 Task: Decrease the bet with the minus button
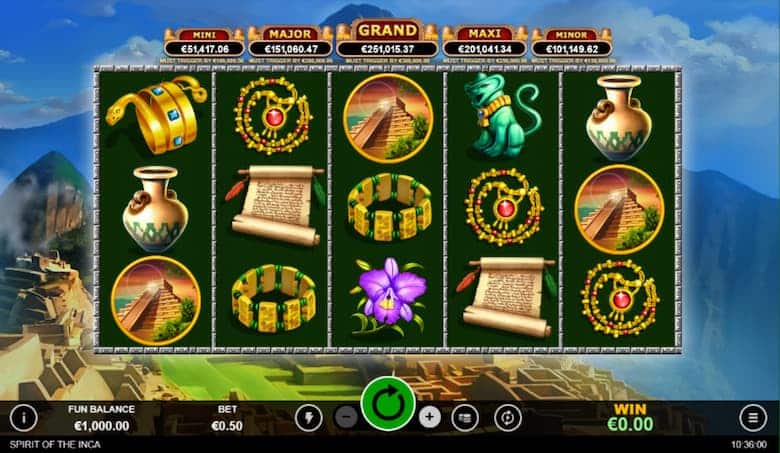346,417
